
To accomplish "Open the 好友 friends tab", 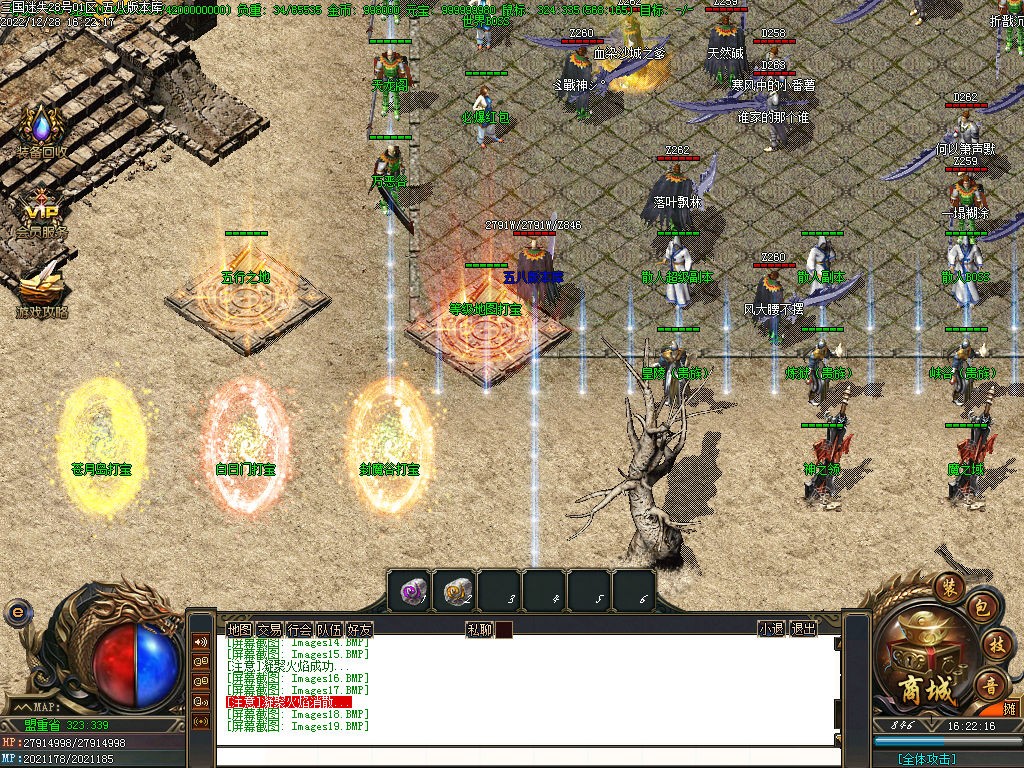I will point(359,629).
